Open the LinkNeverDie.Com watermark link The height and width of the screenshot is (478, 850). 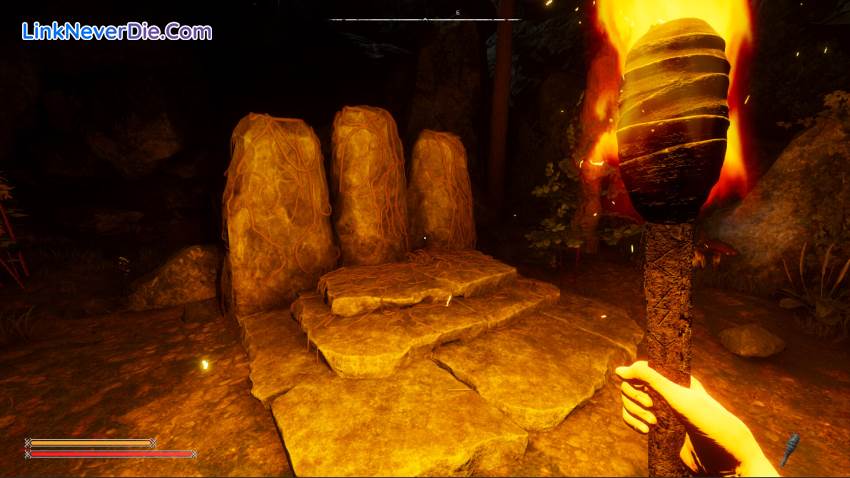(x=117, y=31)
